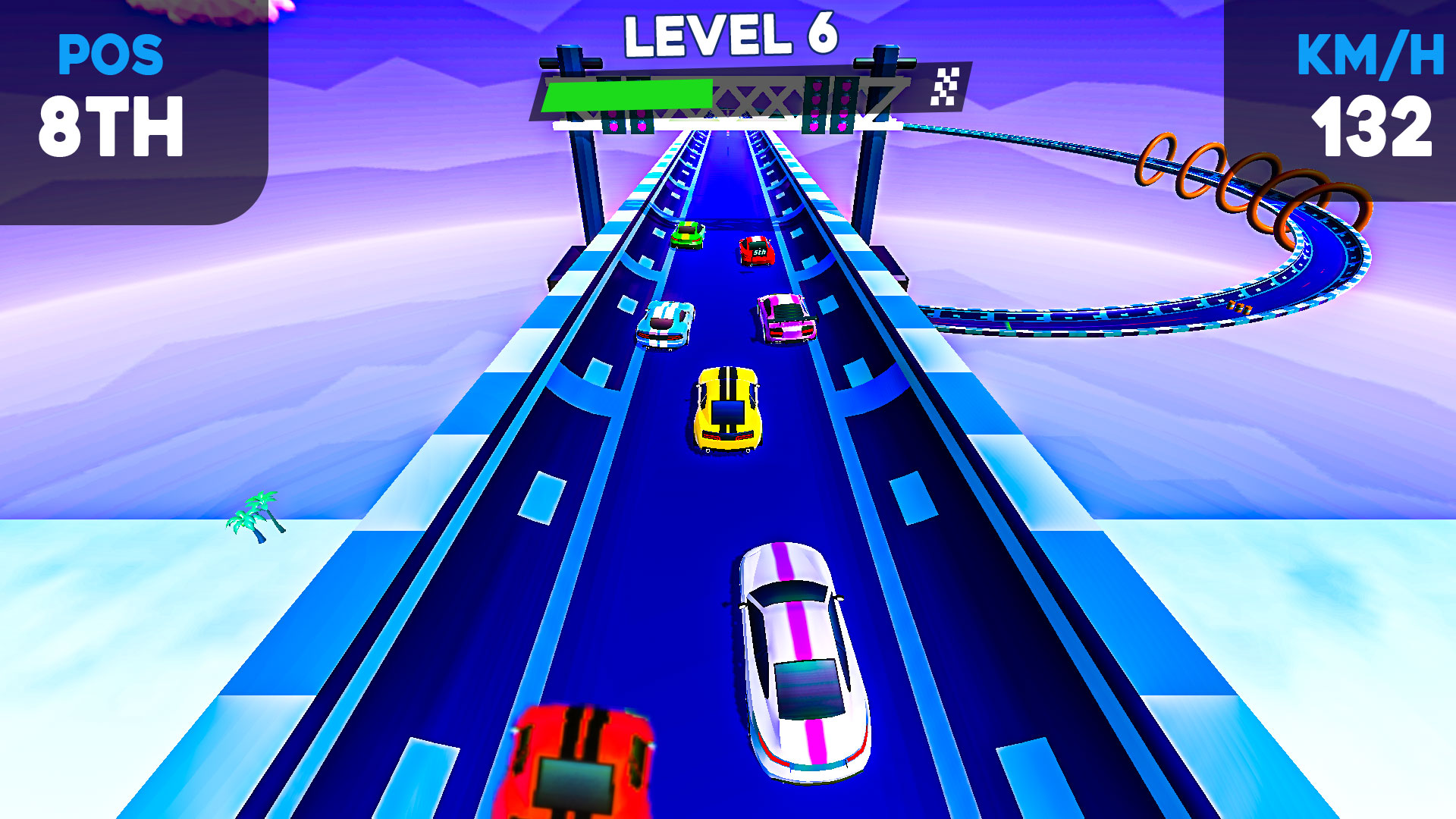Open details under the LEVEL 6 header
The image size is (1456, 819).
(728, 34)
